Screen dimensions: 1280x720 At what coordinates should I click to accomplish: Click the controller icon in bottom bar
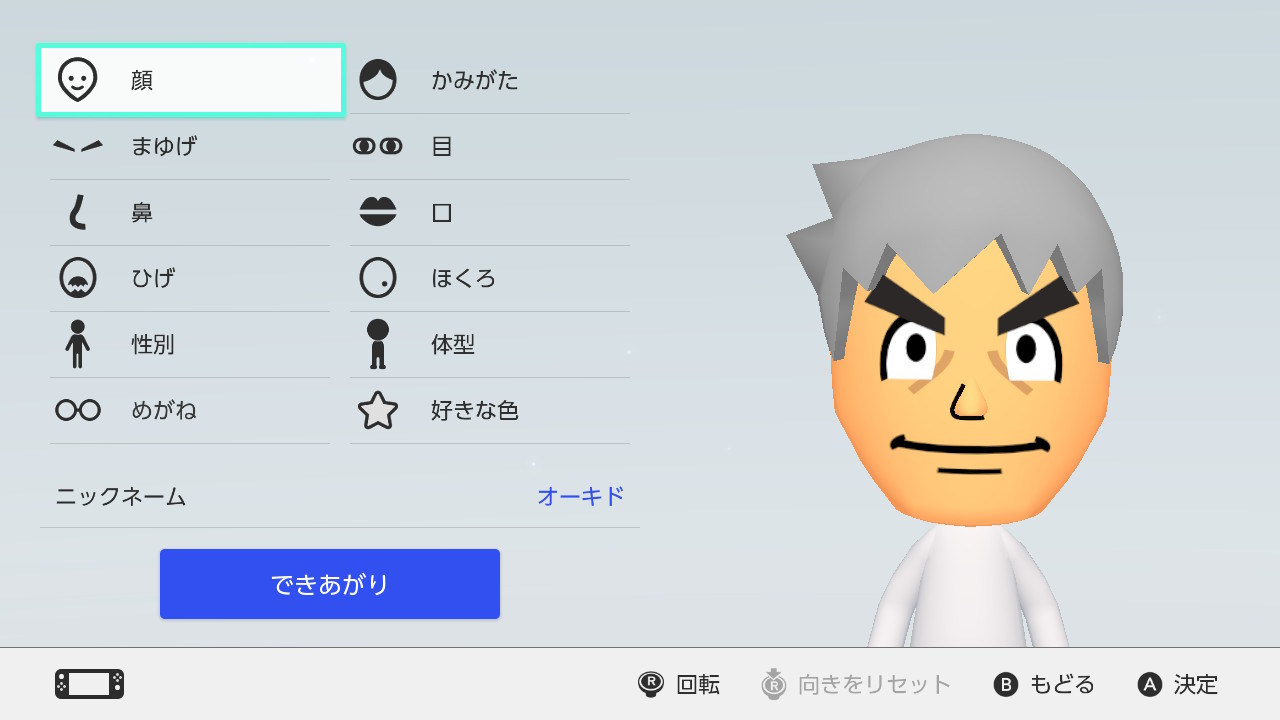[x=90, y=684]
